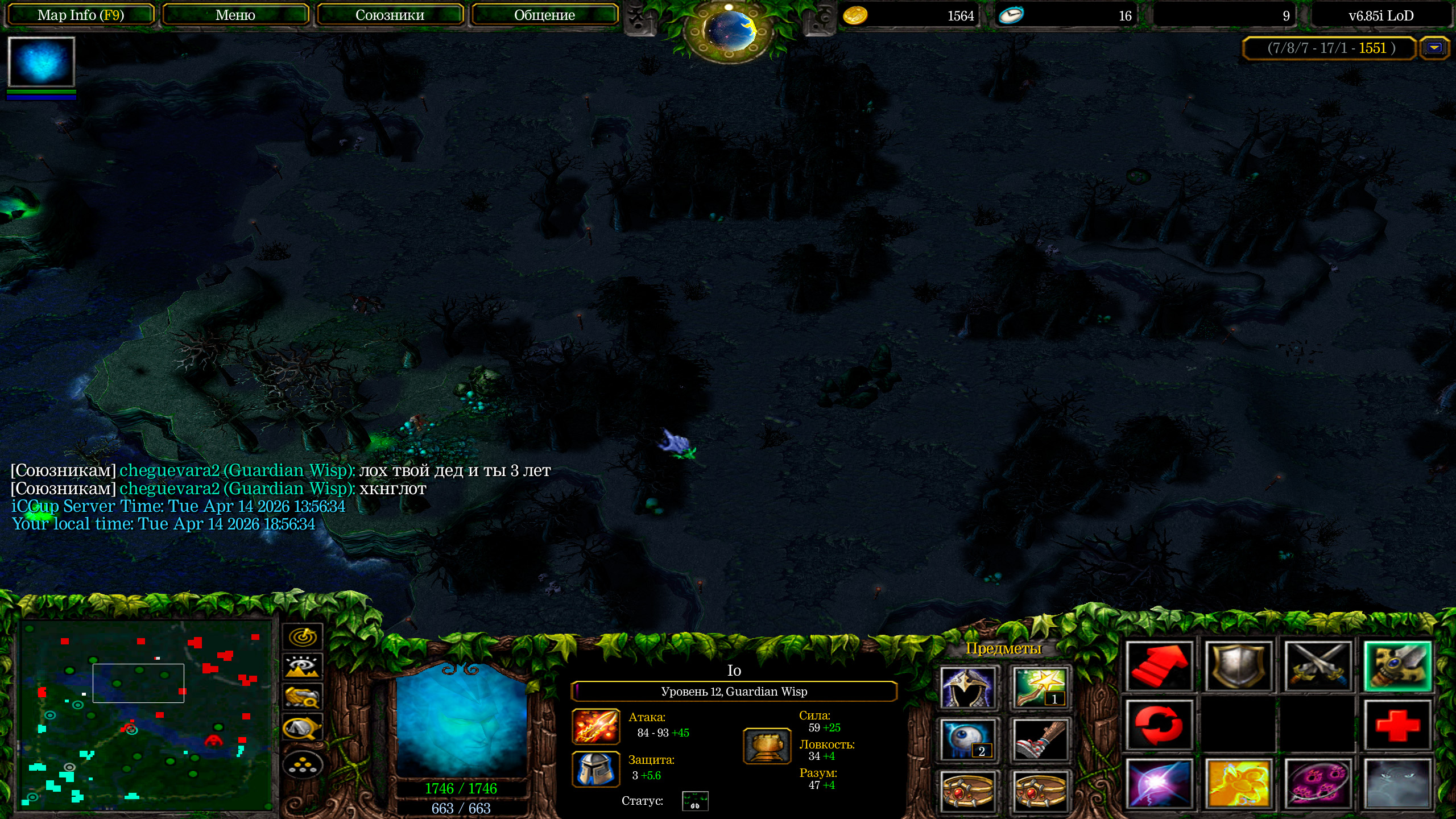
Task: Open the Общение chat log
Action: 544,15
